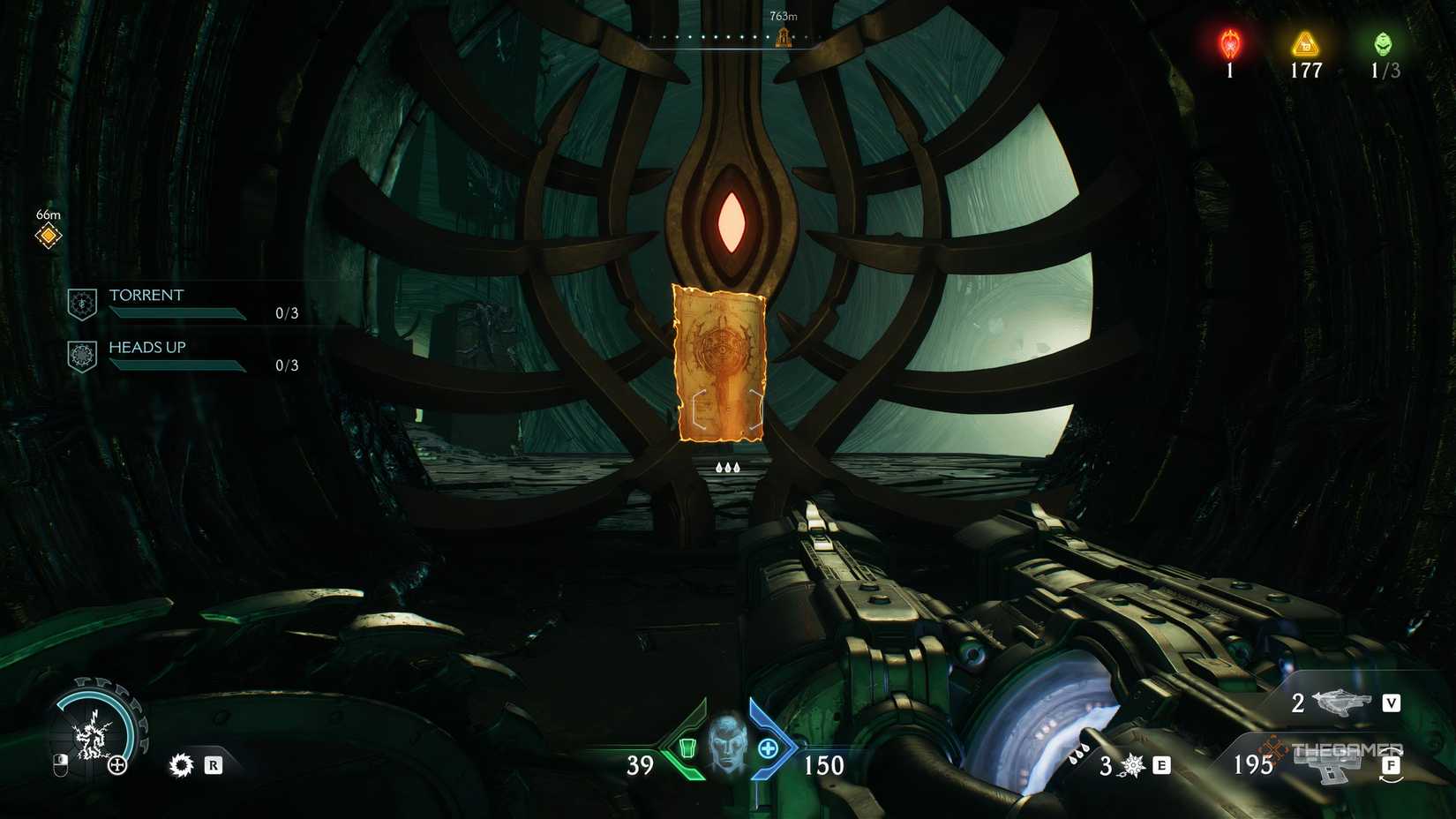Click the objective marker on the compass bar

(x=782, y=36)
